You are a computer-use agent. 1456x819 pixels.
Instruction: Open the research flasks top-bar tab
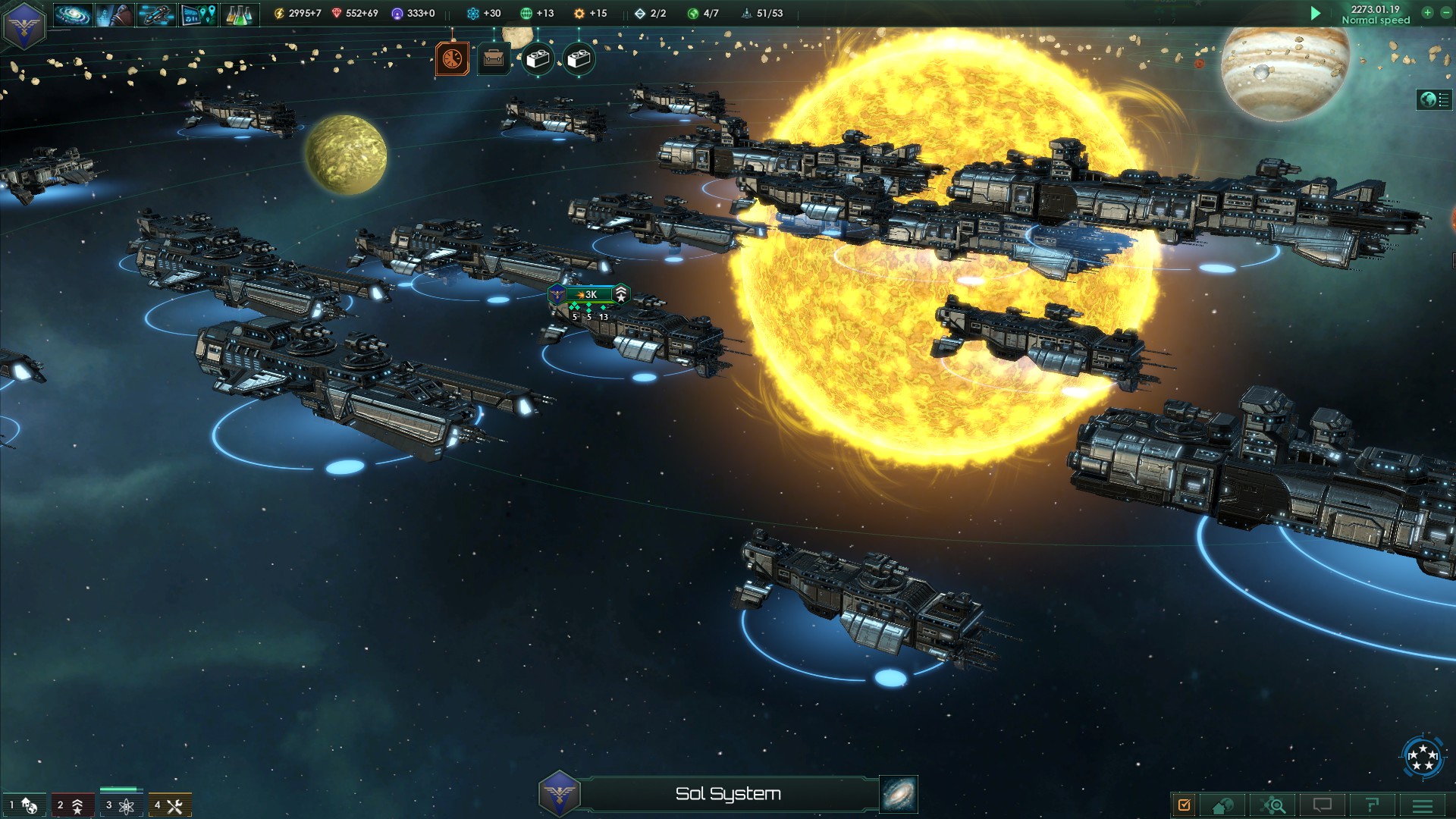pos(240,14)
